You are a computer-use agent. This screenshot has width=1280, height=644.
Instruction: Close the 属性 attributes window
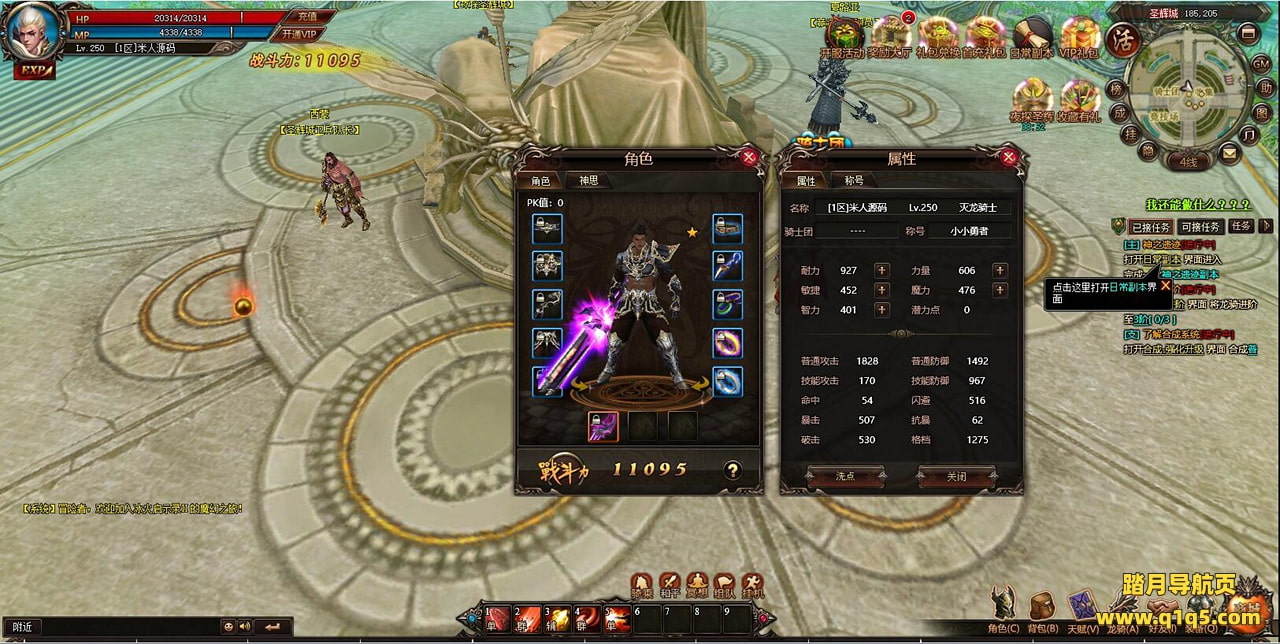coord(1009,157)
